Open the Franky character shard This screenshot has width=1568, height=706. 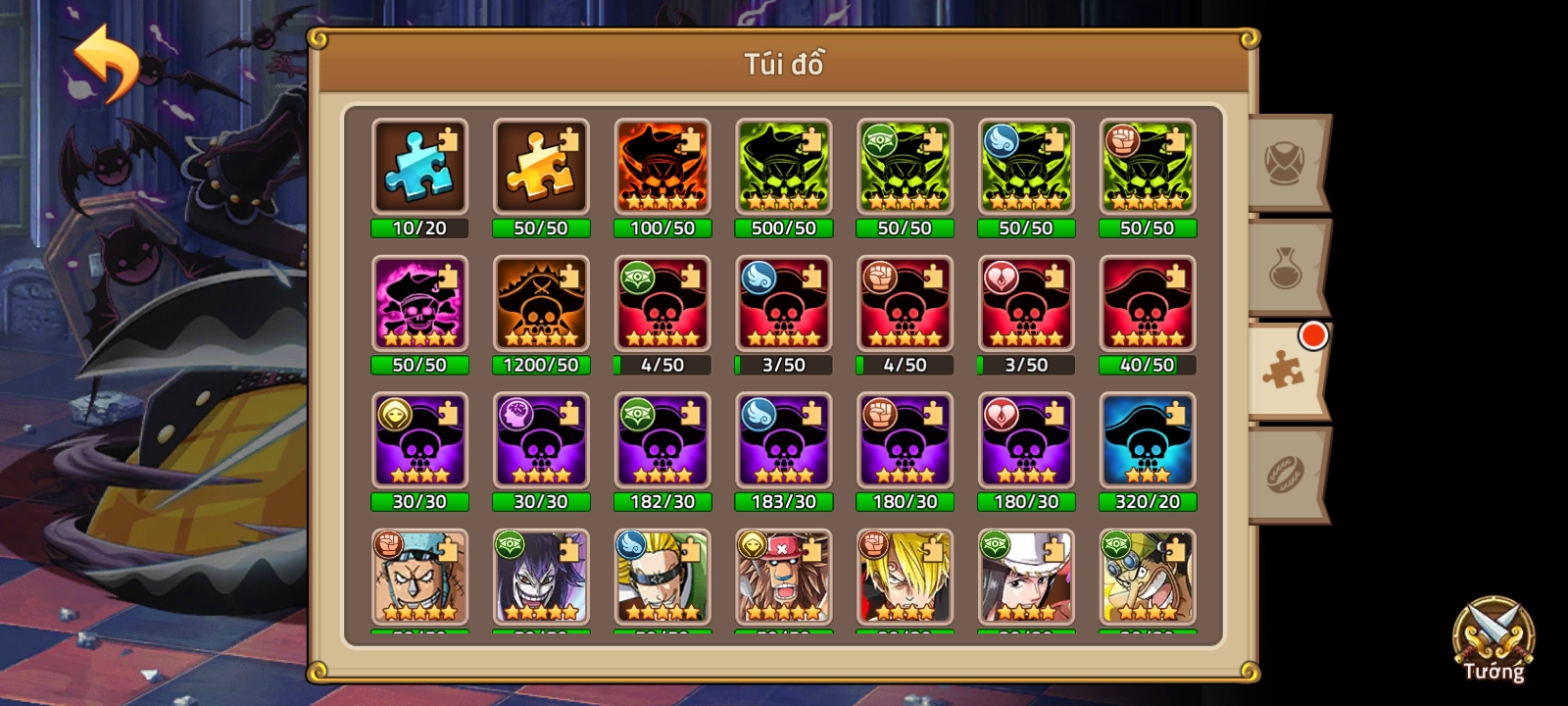tap(419, 579)
